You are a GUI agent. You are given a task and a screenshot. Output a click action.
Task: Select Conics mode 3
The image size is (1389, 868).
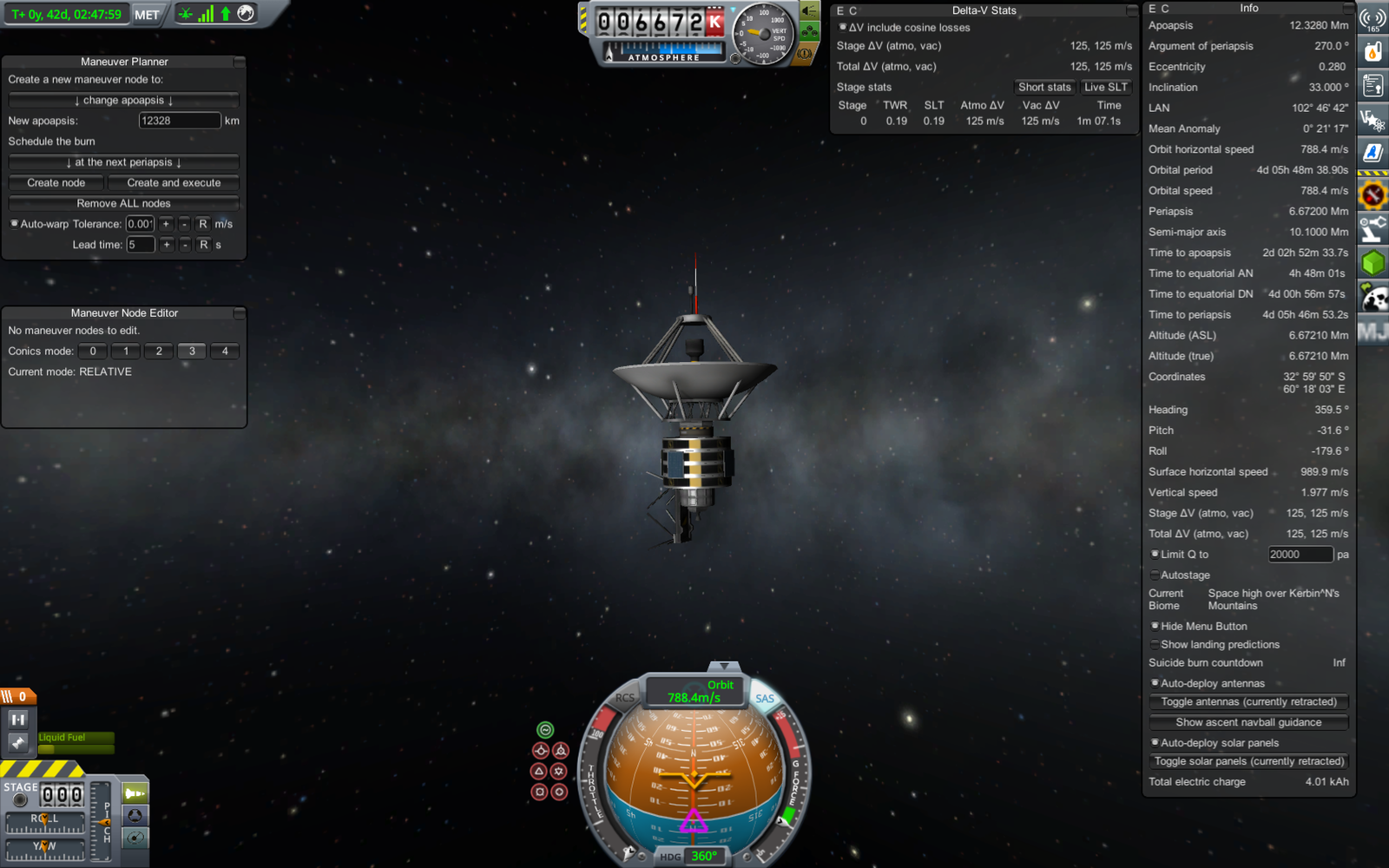(192, 352)
